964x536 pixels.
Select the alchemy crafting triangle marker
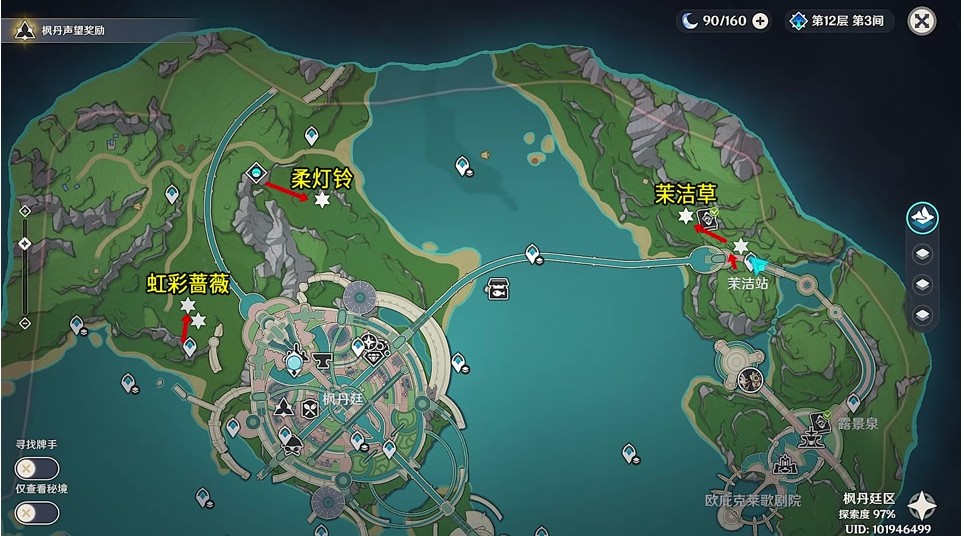click(x=284, y=407)
